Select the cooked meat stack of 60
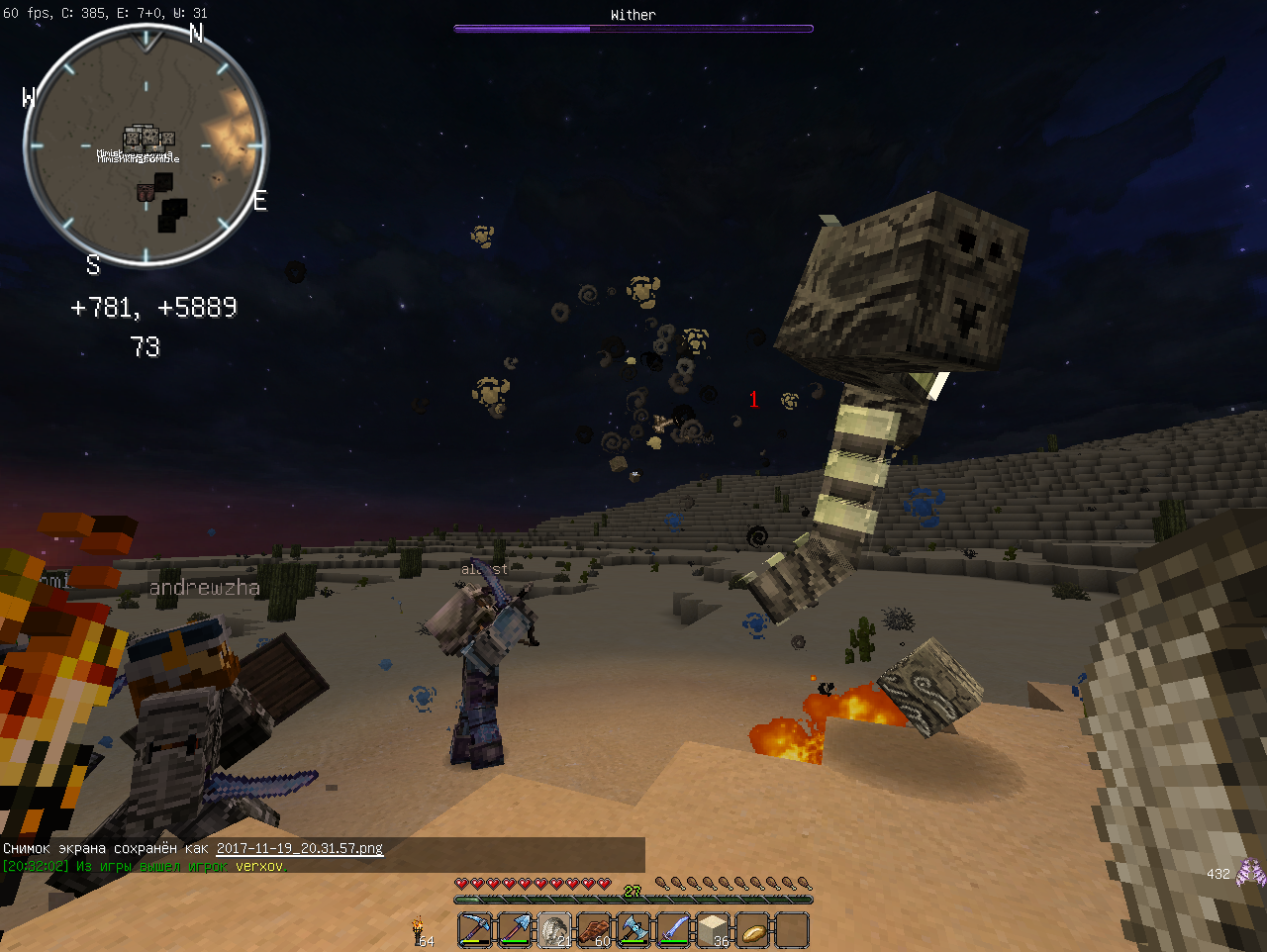Image resolution: width=1267 pixels, height=952 pixels. pos(594,930)
